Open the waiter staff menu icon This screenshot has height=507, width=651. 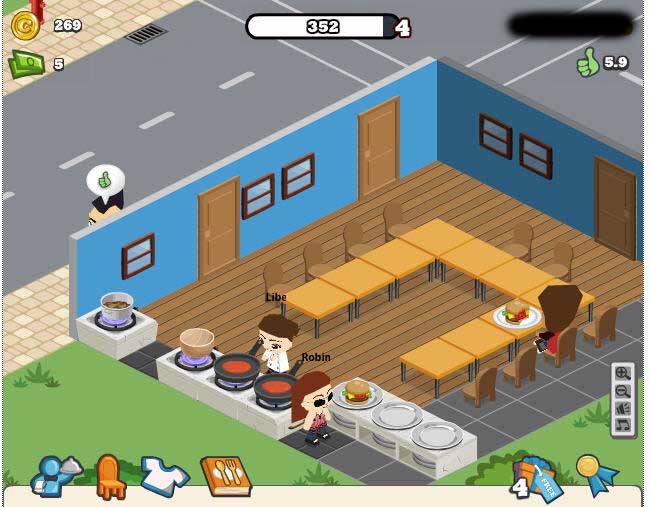tap(50, 476)
